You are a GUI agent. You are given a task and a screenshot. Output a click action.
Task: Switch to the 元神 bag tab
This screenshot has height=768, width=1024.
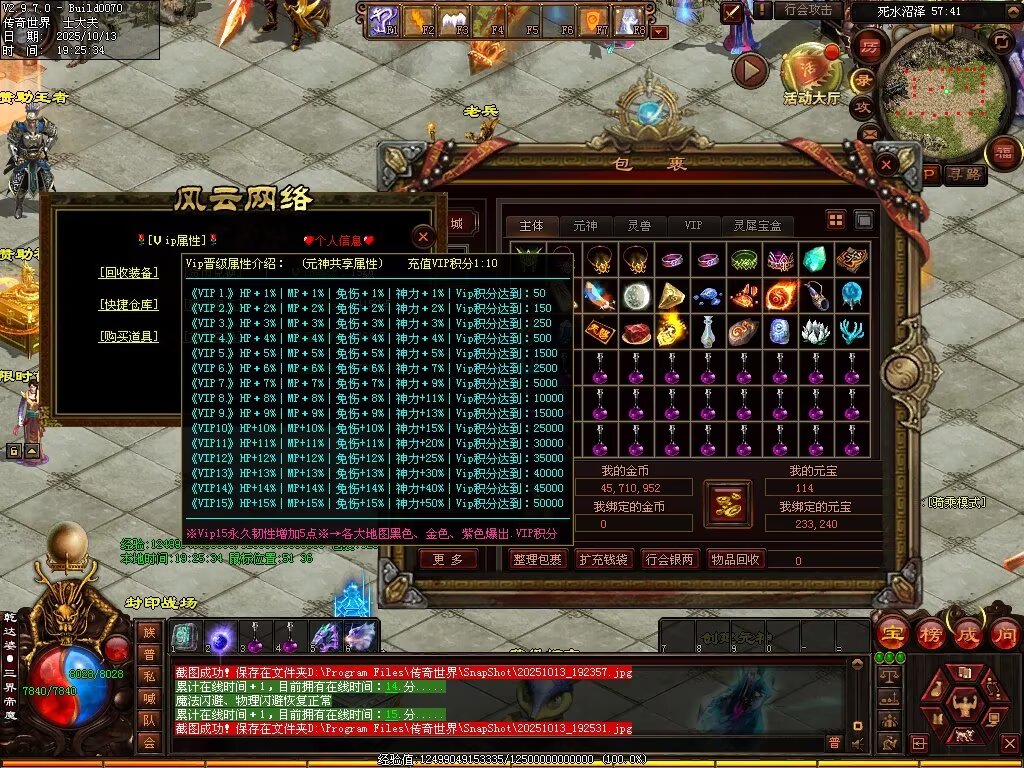pos(585,226)
